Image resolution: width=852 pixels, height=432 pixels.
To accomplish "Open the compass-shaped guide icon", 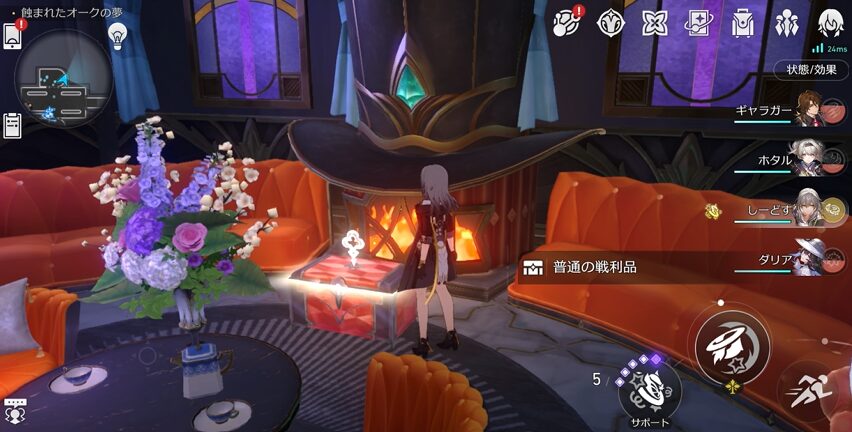I will tap(611, 22).
